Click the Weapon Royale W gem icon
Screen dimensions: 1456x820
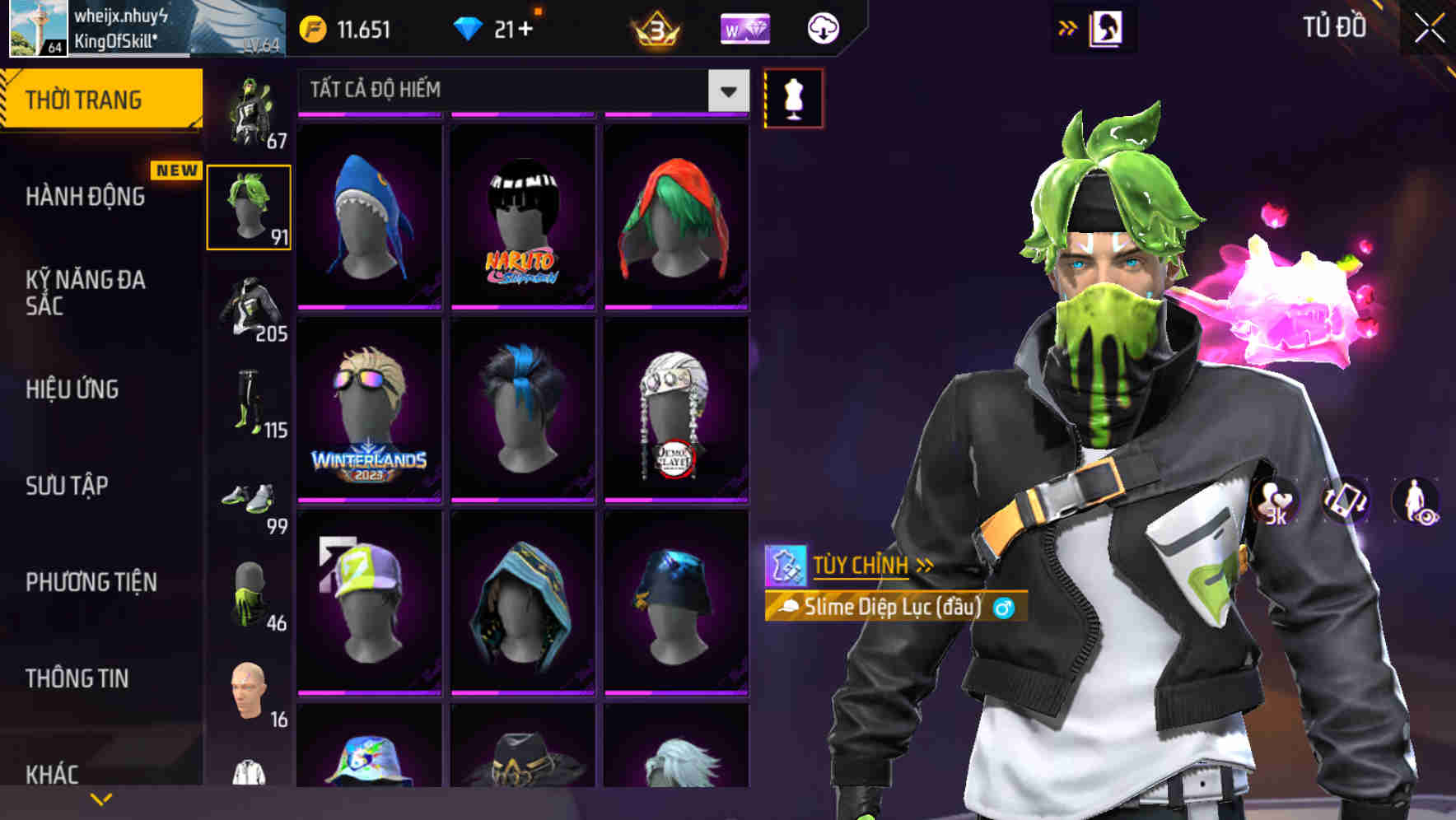coord(744,29)
